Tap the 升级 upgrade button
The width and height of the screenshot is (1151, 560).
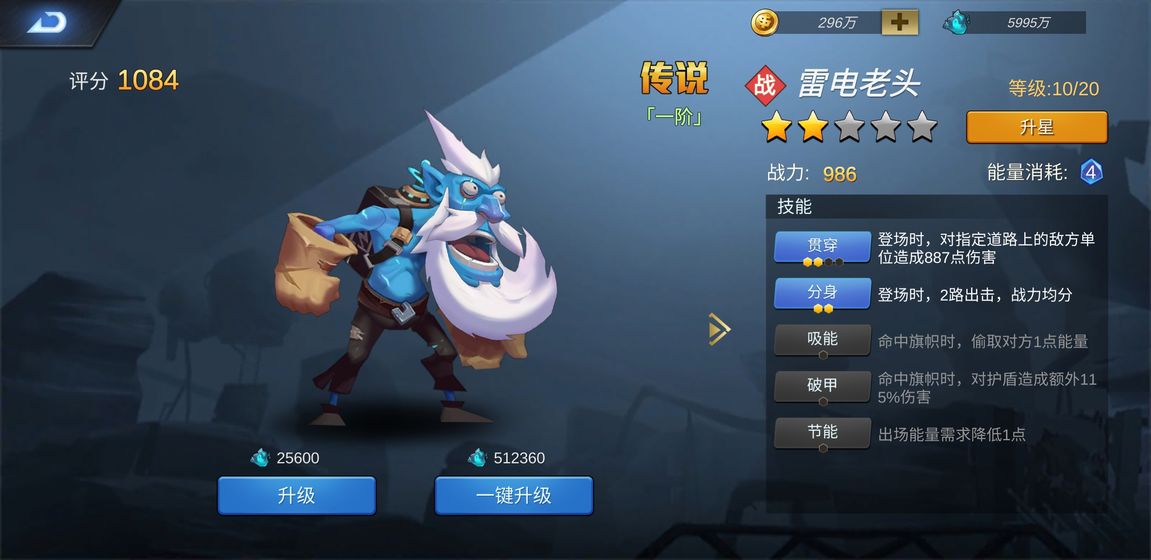(x=297, y=495)
